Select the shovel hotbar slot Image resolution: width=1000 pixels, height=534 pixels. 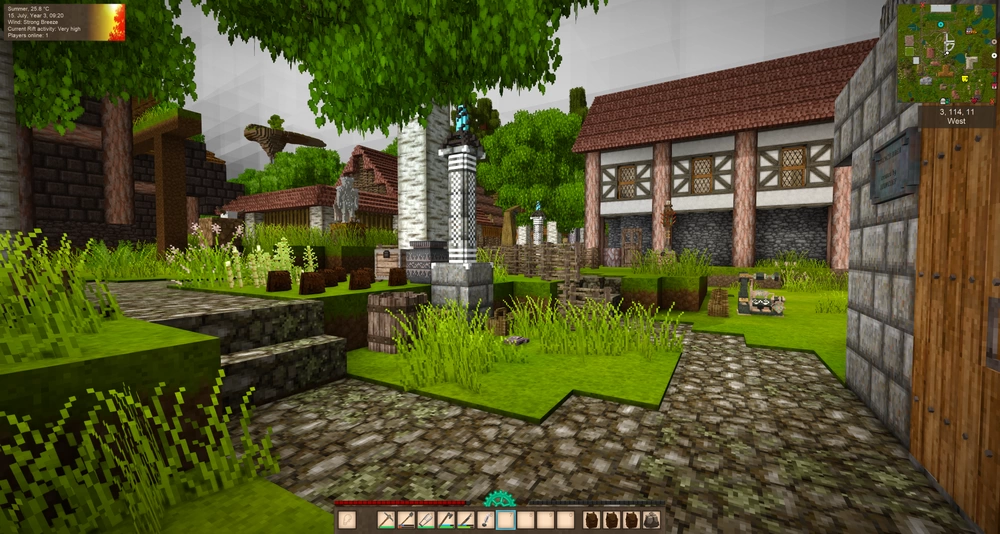[486, 520]
